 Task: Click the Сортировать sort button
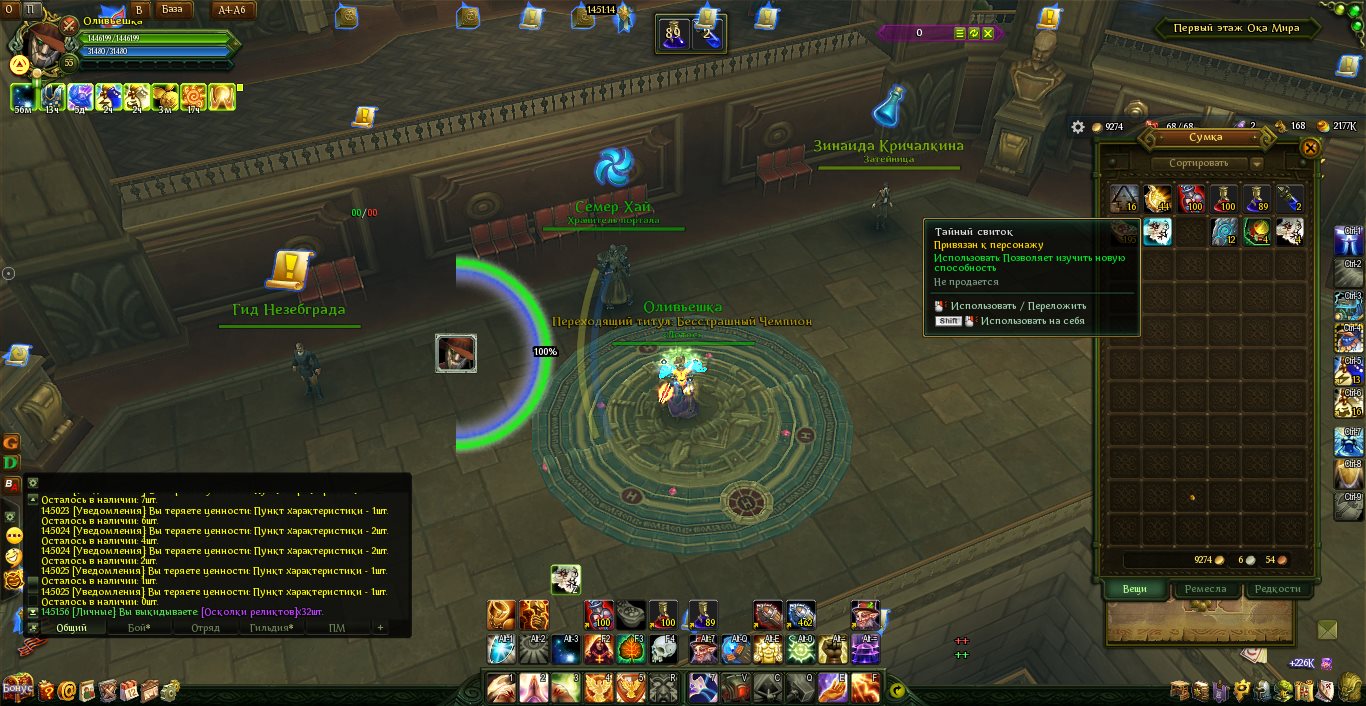1200,163
